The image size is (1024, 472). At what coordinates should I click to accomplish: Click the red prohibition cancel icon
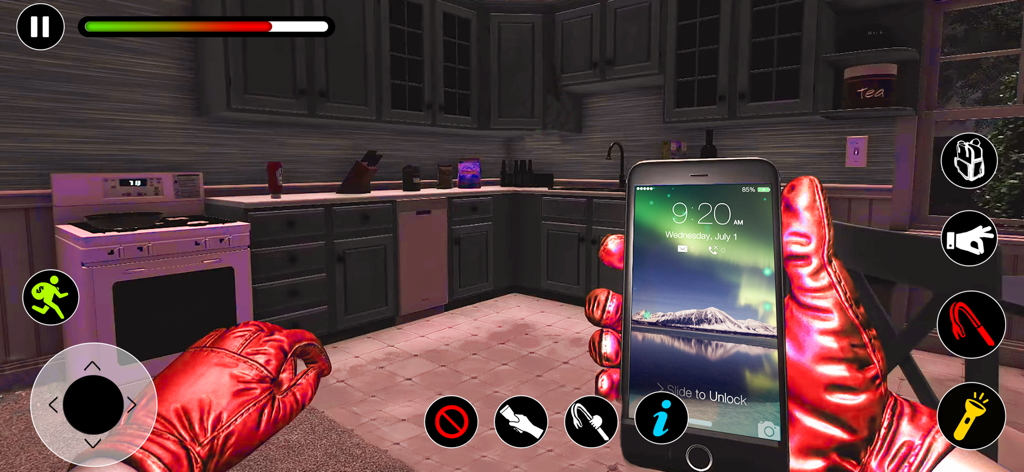click(451, 421)
